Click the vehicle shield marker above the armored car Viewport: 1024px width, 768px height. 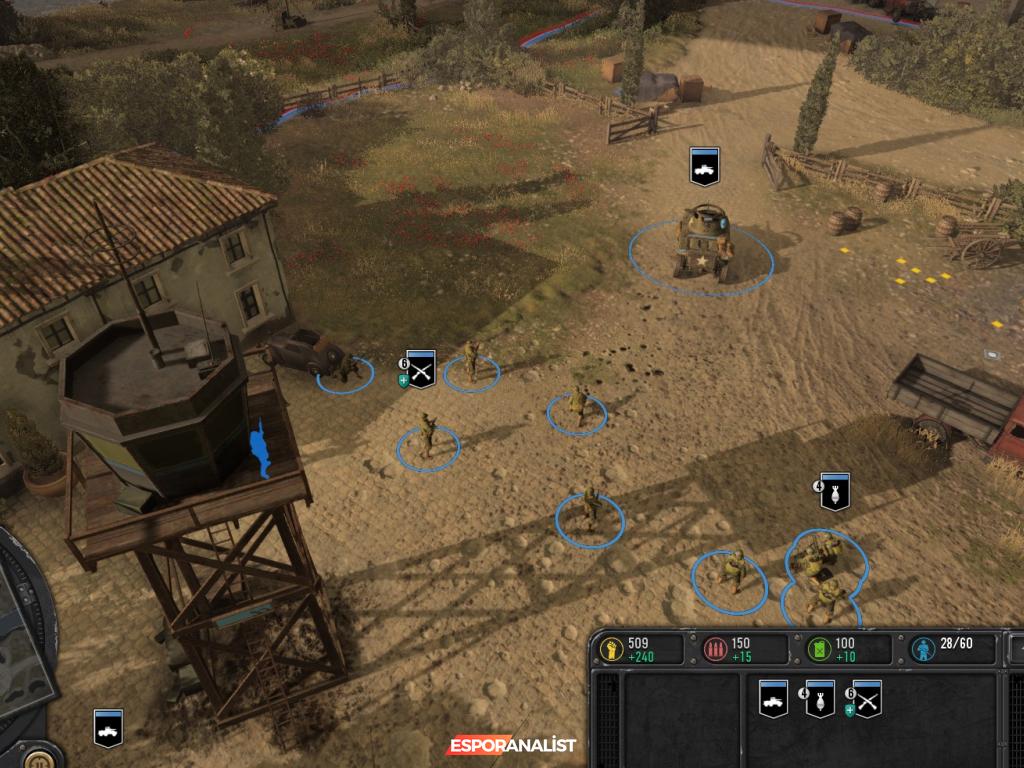point(704,166)
